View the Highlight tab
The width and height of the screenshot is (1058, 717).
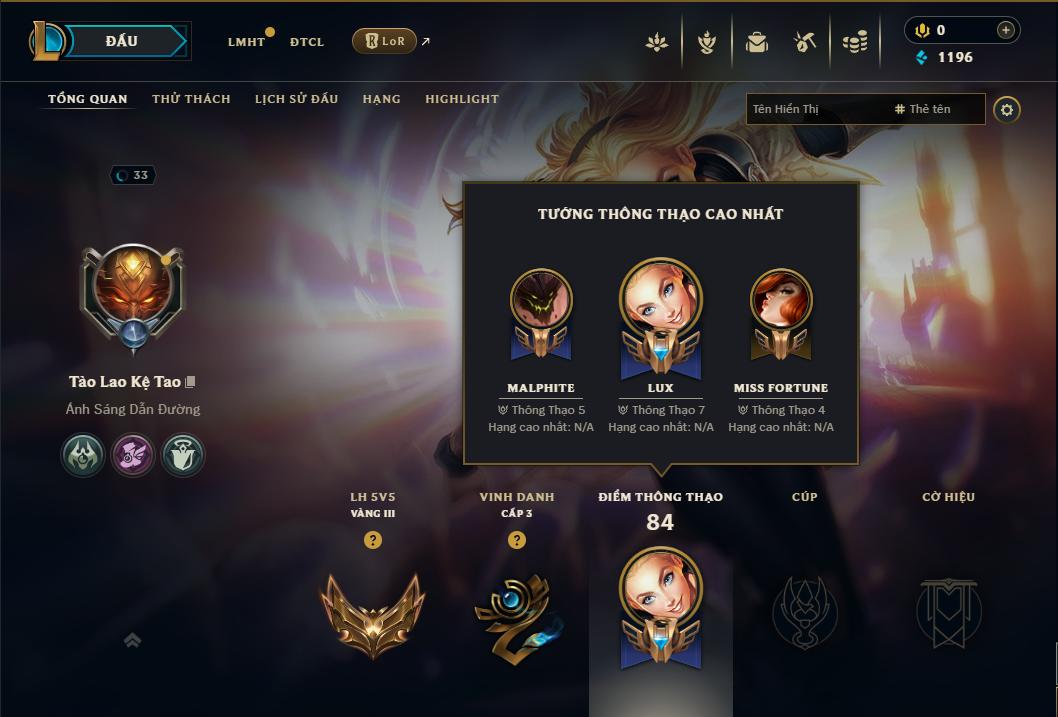coord(461,99)
